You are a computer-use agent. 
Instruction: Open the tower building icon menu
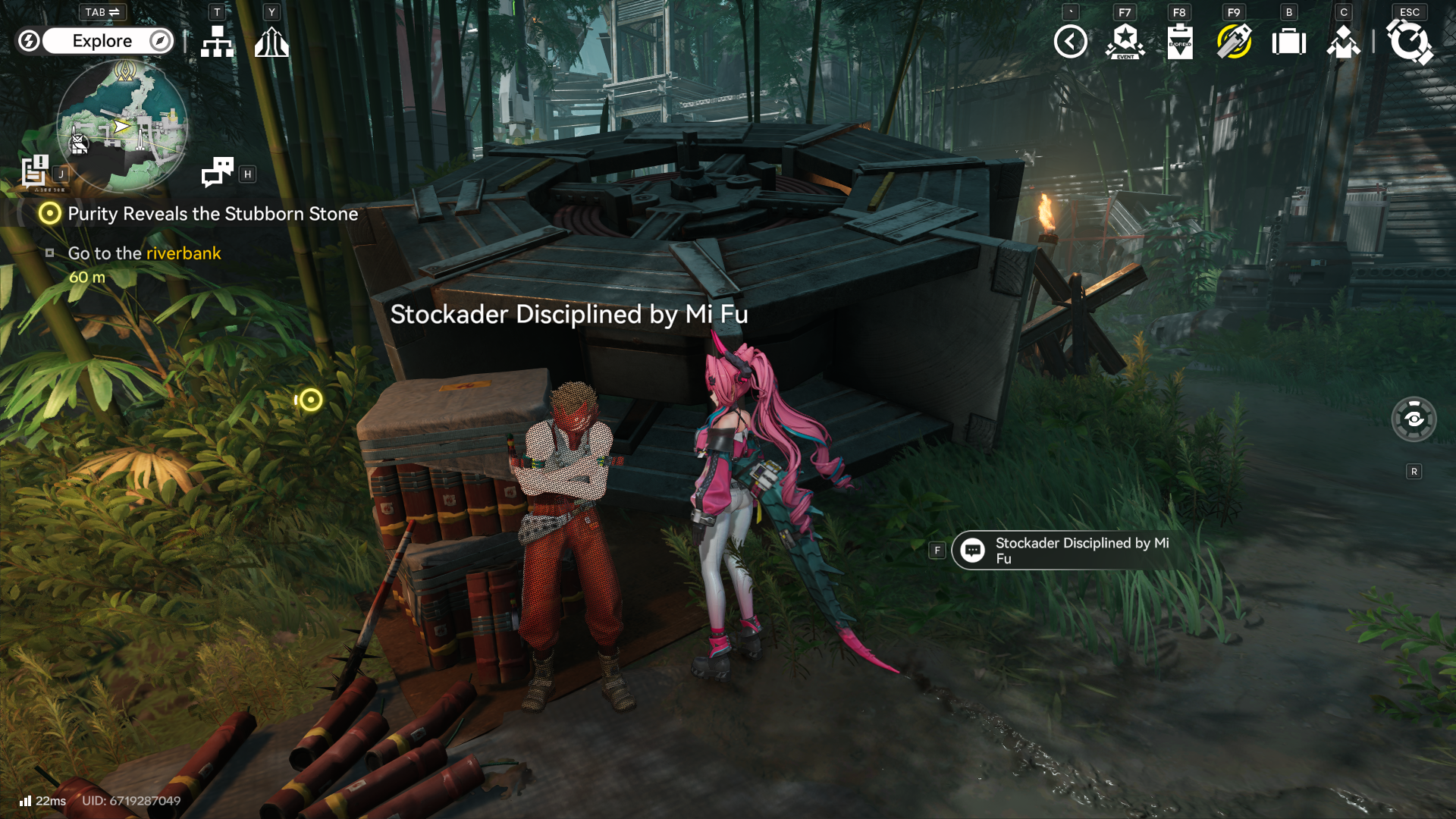tap(271, 42)
